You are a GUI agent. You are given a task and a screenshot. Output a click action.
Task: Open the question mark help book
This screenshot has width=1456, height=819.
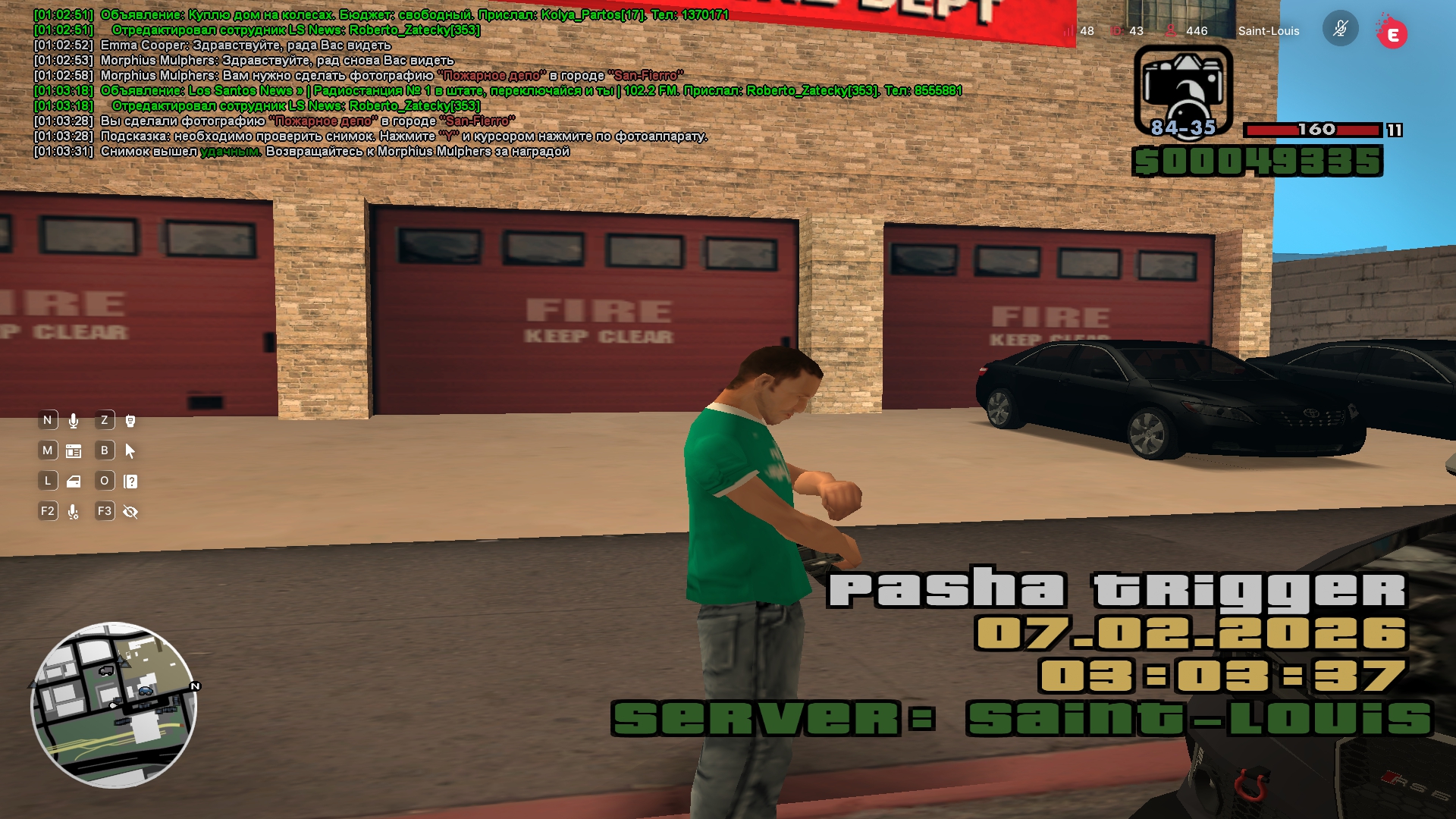click(130, 482)
